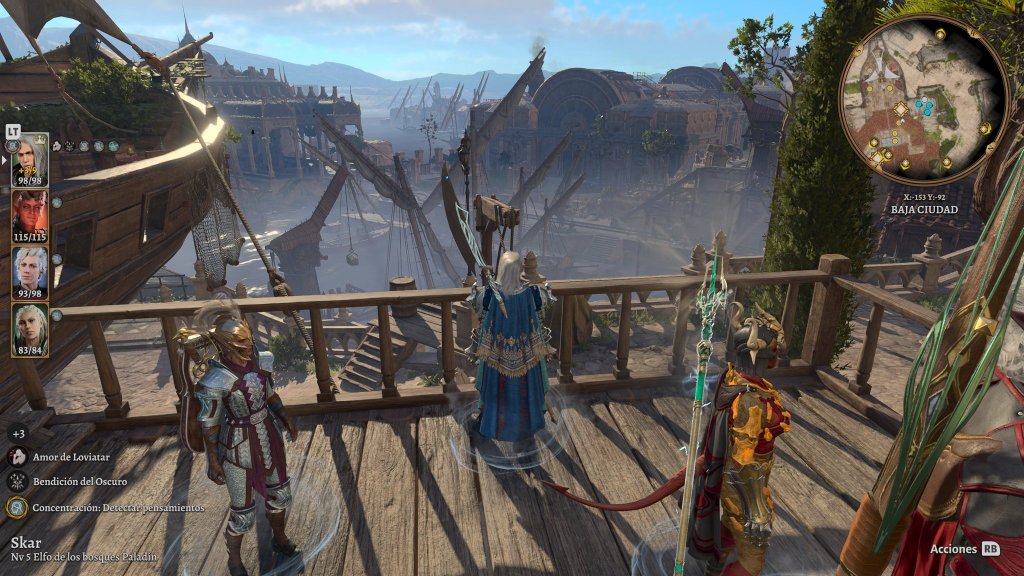Select the grey-haired party leader portrait
Viewport: 1024px width, 576px height.
coord(29,158)
